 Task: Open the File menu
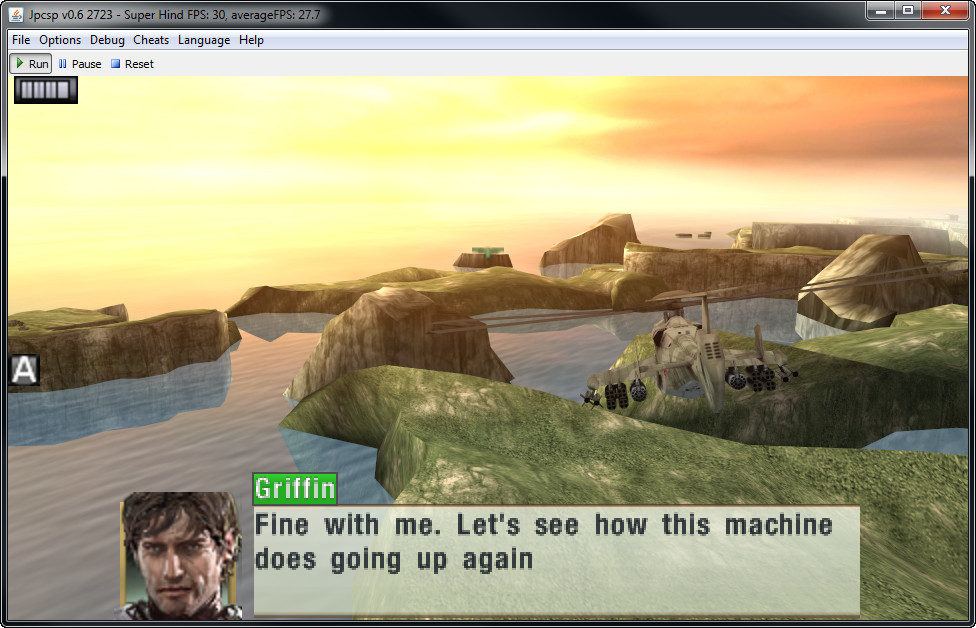coord(21,40)
